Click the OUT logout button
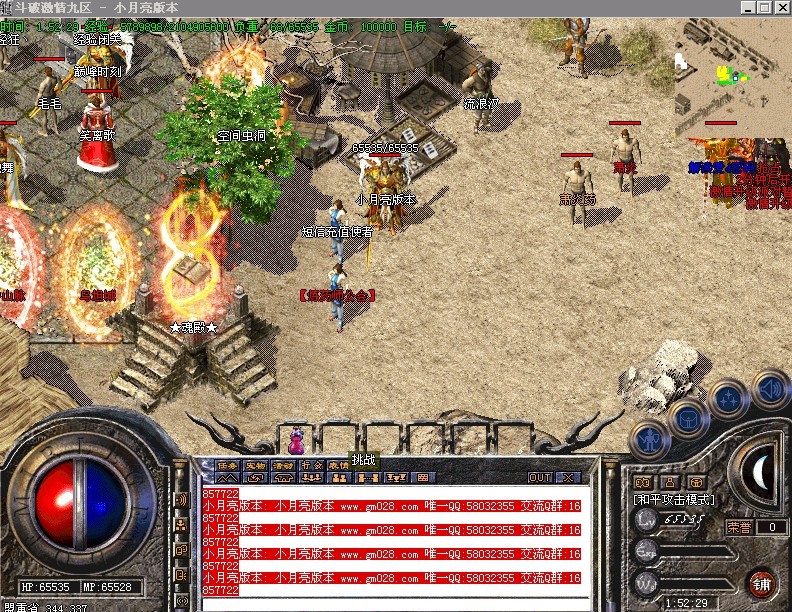 click(x=540, y=477)
